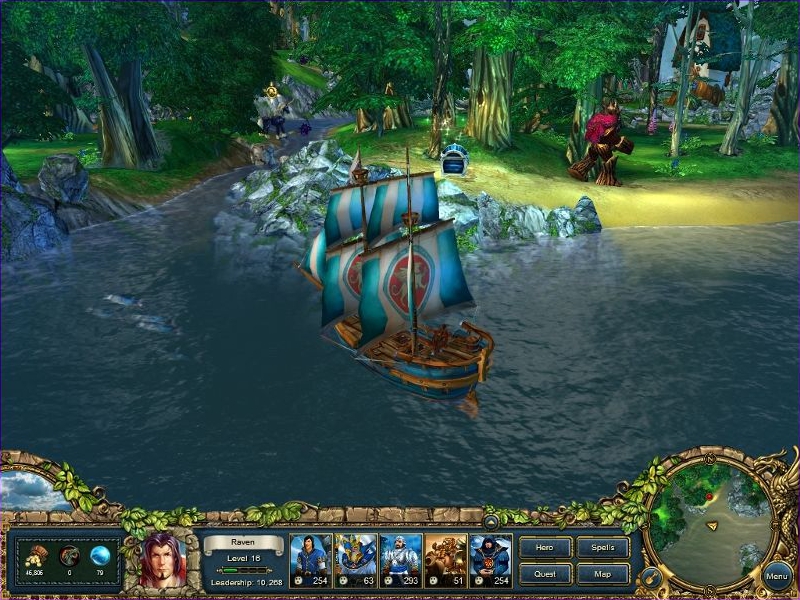The image size is (800, 600).
Task: Select Raven's hero portrait
Action: [x=163, y=561]
